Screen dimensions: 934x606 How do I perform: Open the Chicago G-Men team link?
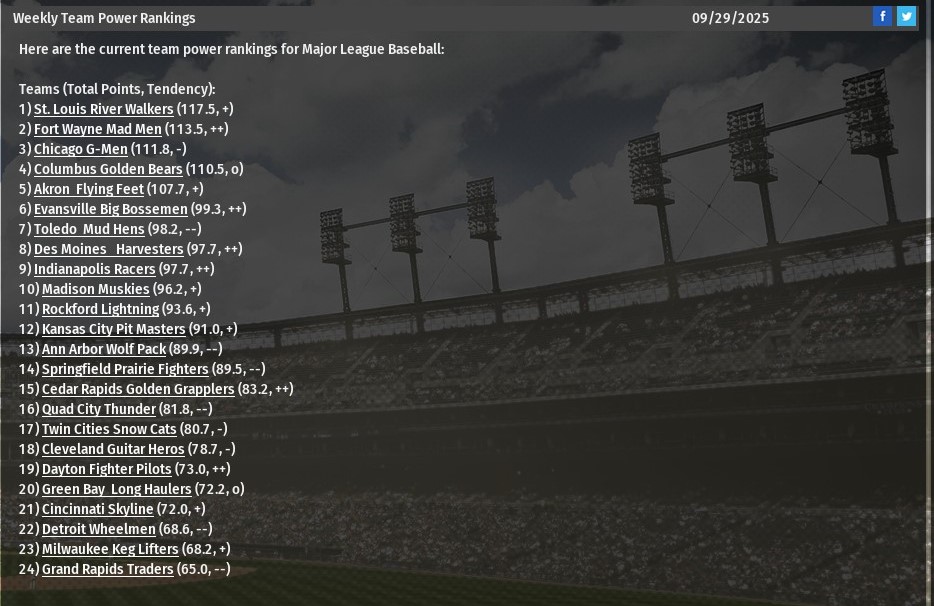[x=80, y=149]
